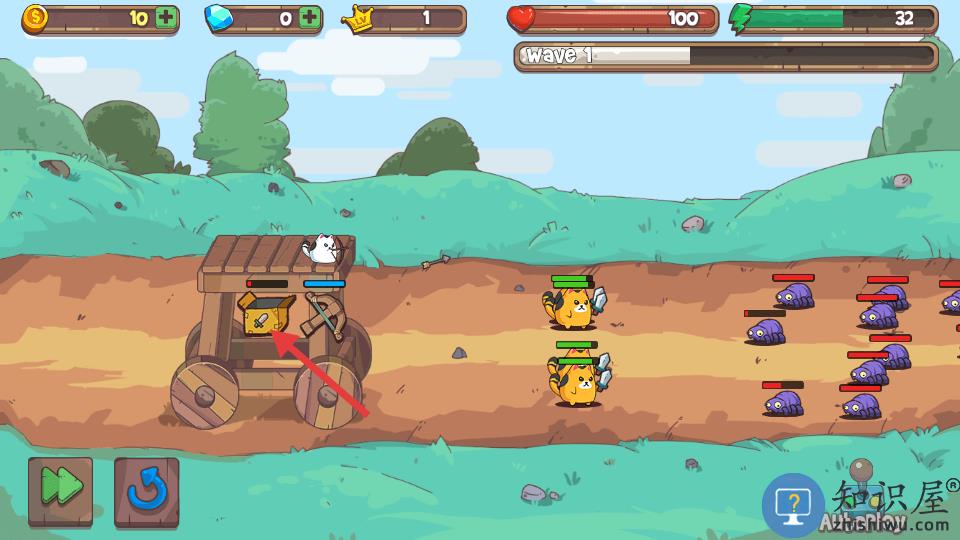
Task: Speed up the game with fast-forward button
Action: [x=60, y=490]
